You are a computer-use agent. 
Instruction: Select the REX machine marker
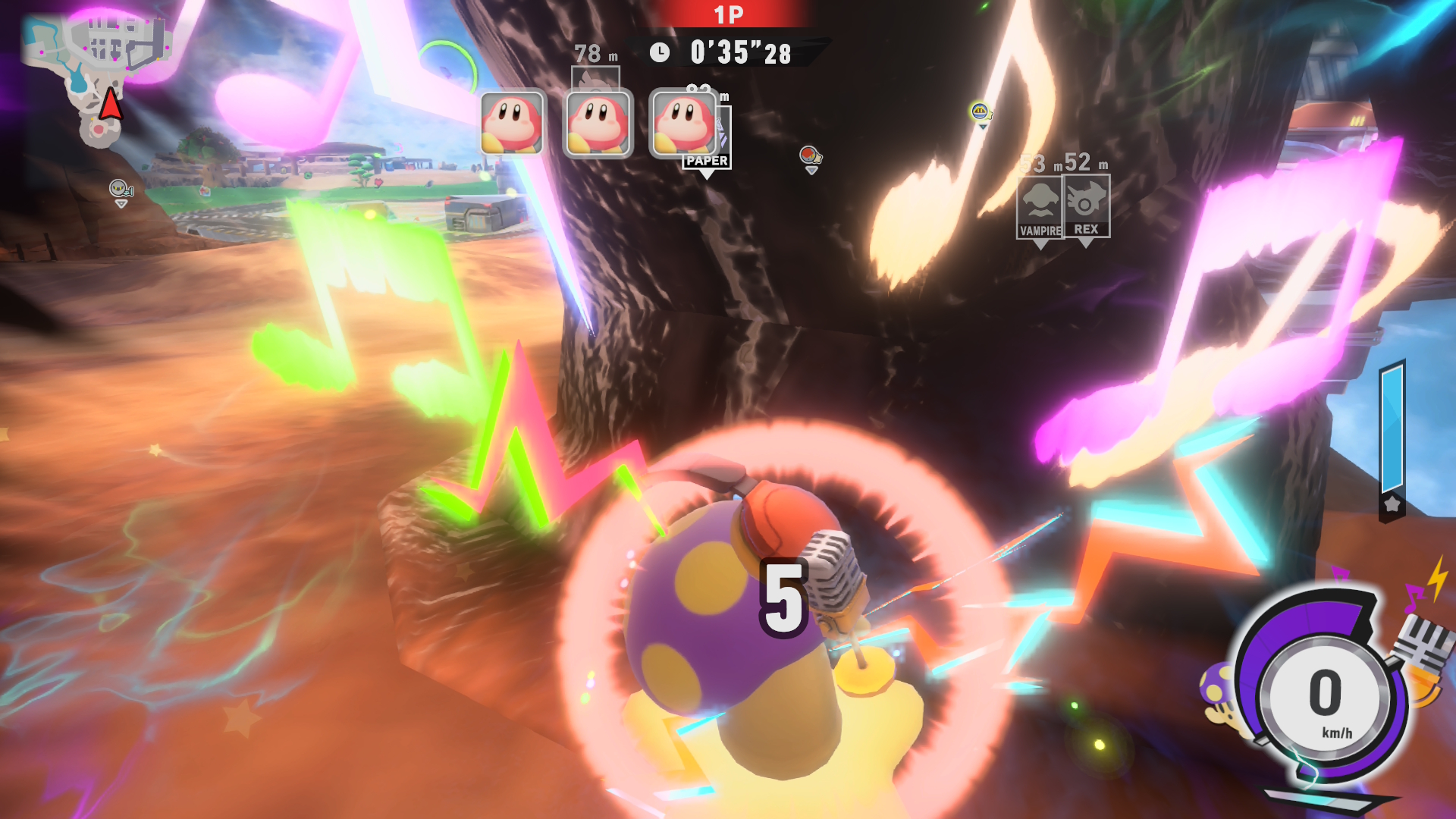coord(1086,206)
